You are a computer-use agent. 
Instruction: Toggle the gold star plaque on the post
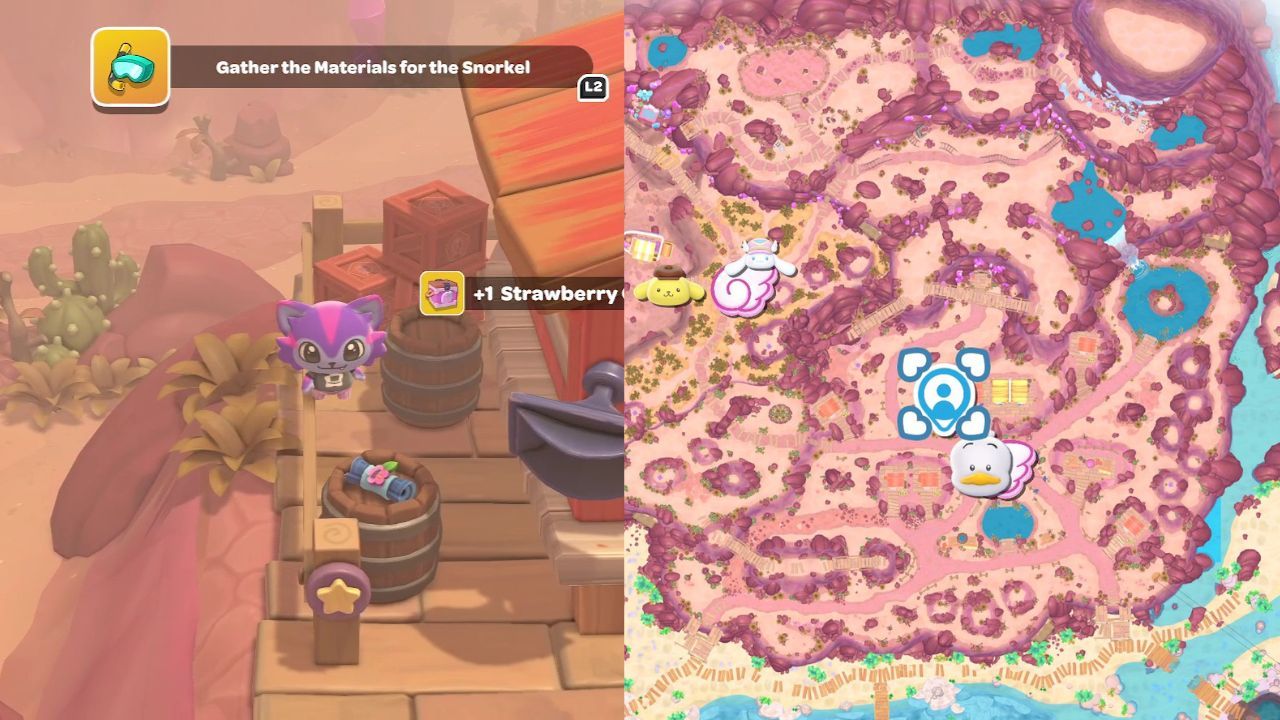tap(340, 595)
